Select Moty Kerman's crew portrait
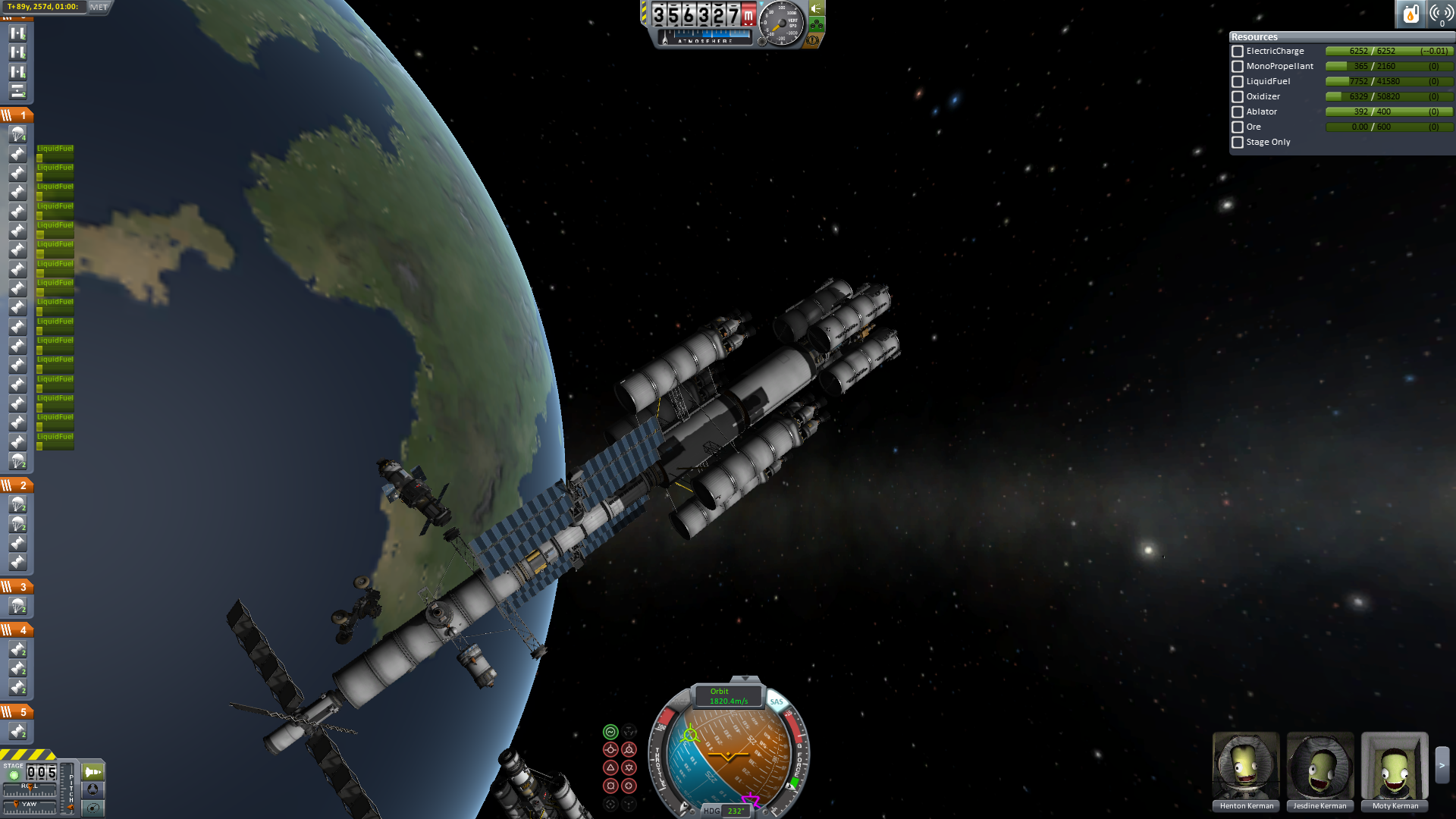The width and height of the screenshot is (1456, 819). [1395, 766]
